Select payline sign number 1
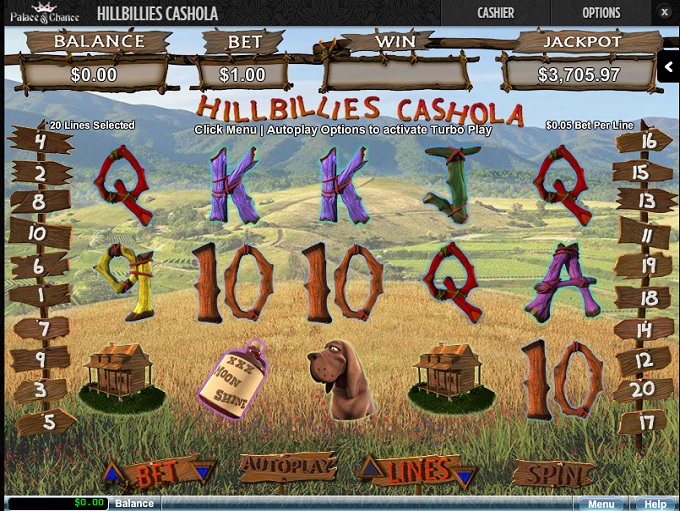The width and height of the screenshot is (680, 511). (x=40, y=296)
